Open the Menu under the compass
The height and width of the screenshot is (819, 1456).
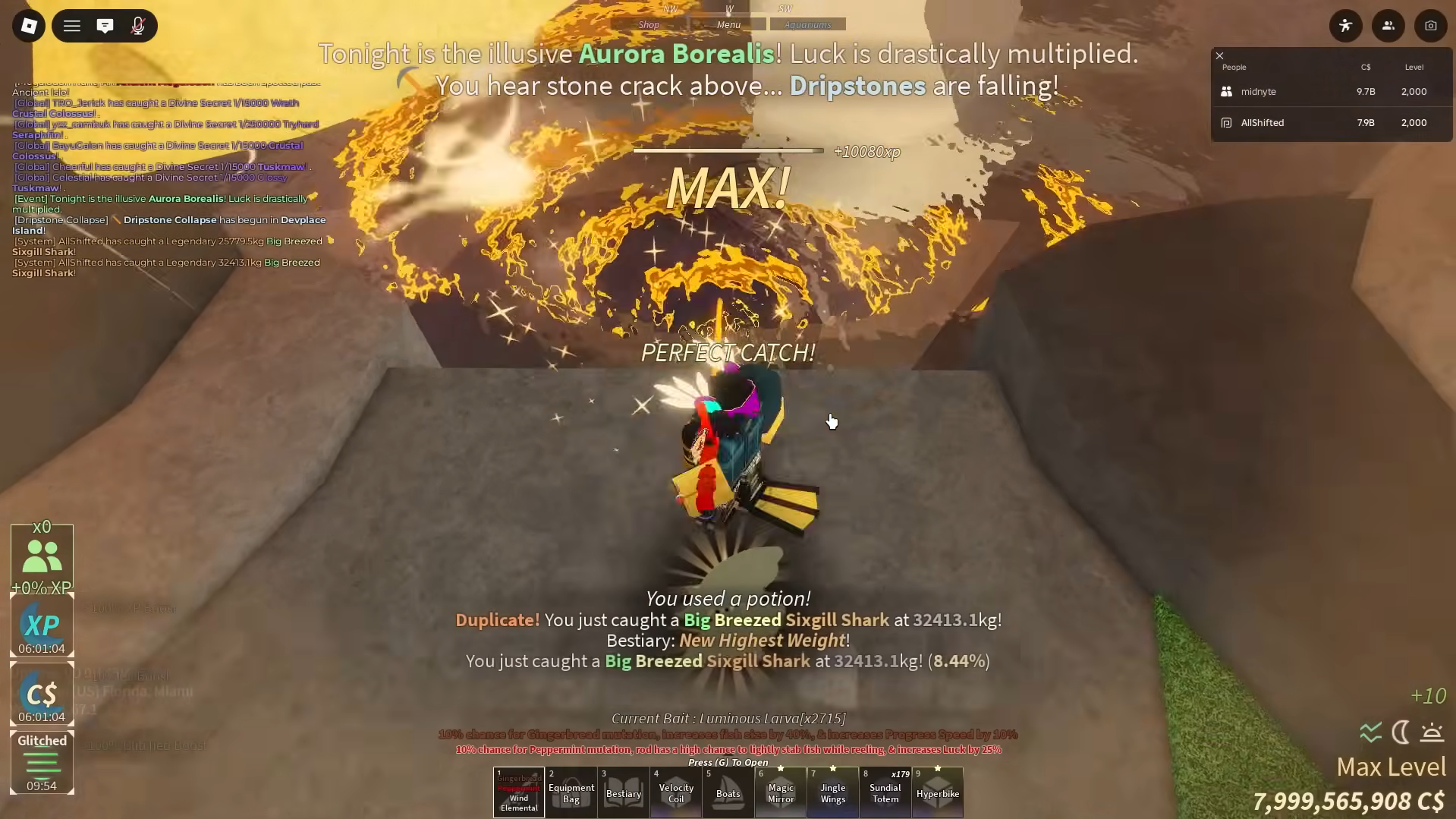[x=728, y=24]
